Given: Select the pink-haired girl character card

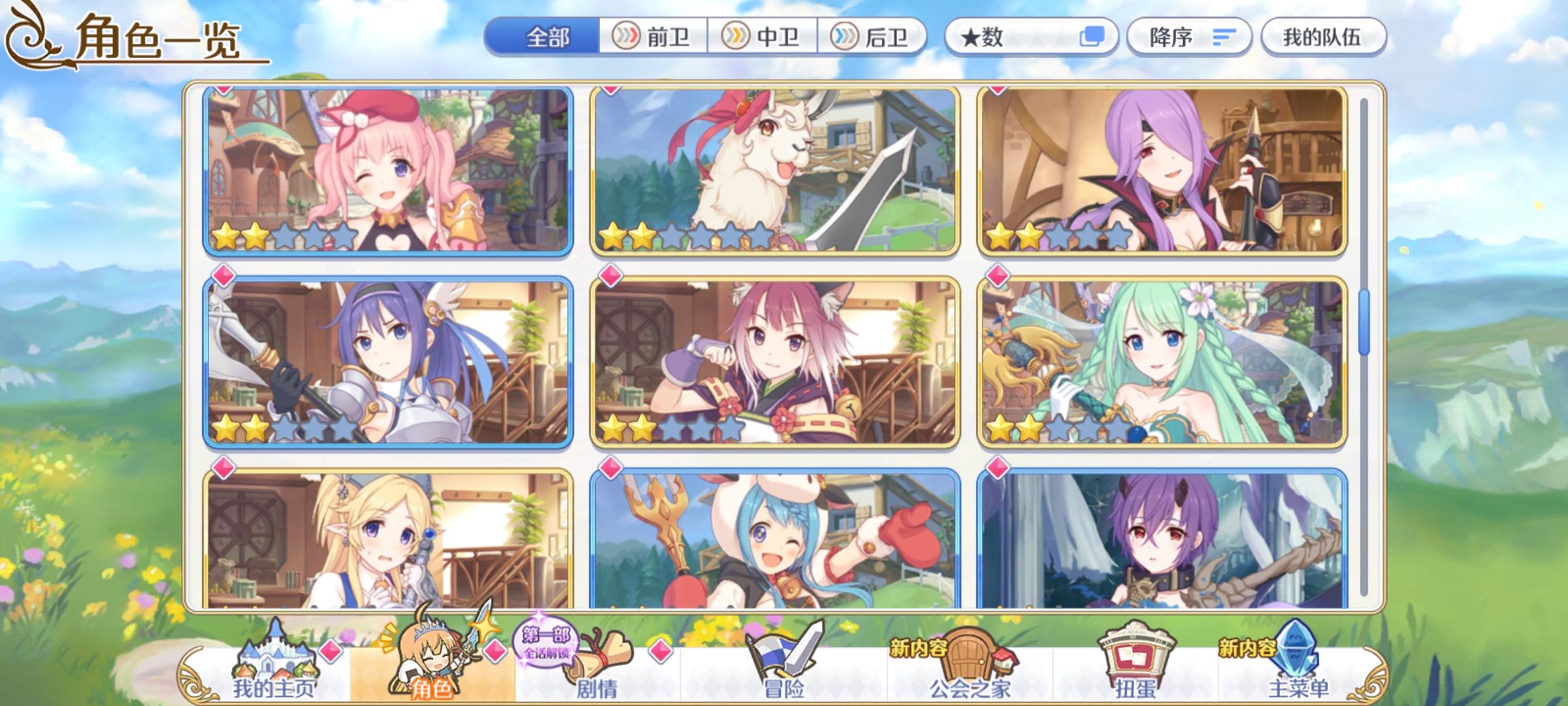Looking at the screenshot, I should click(x=385, y=170).
